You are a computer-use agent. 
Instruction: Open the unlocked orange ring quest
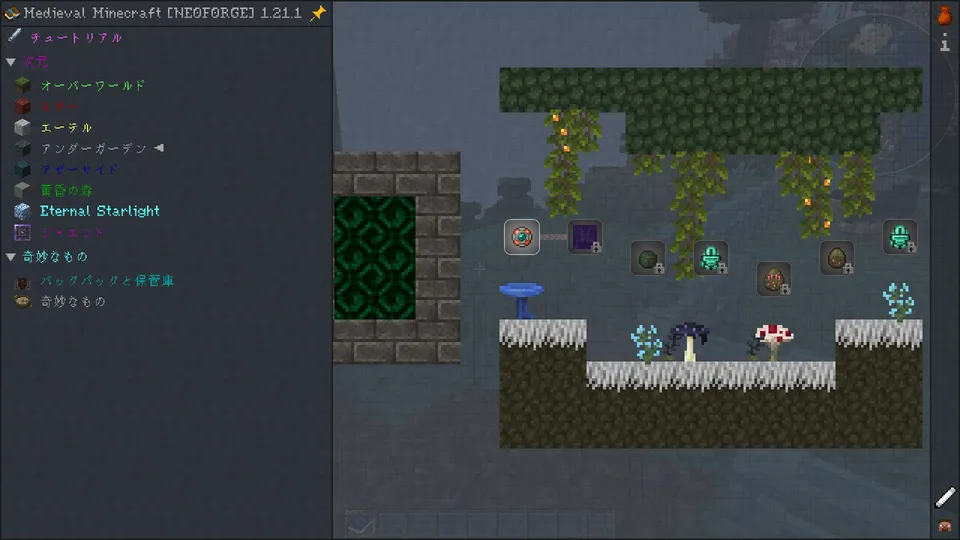pos(522,237)
